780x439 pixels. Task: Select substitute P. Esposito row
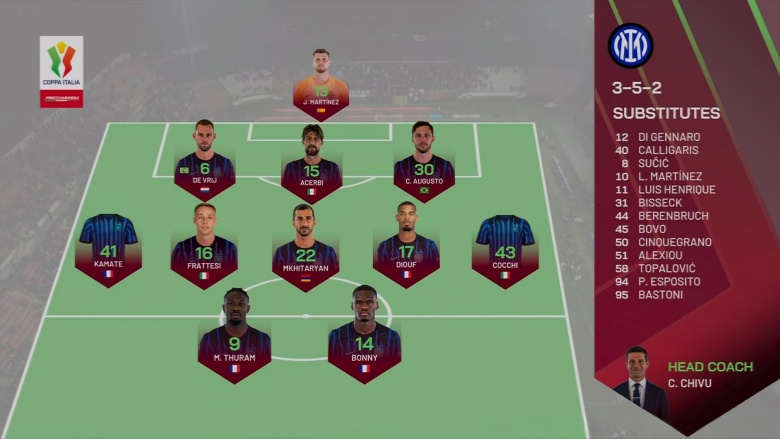pyautogui.click(x=668, y=281)
